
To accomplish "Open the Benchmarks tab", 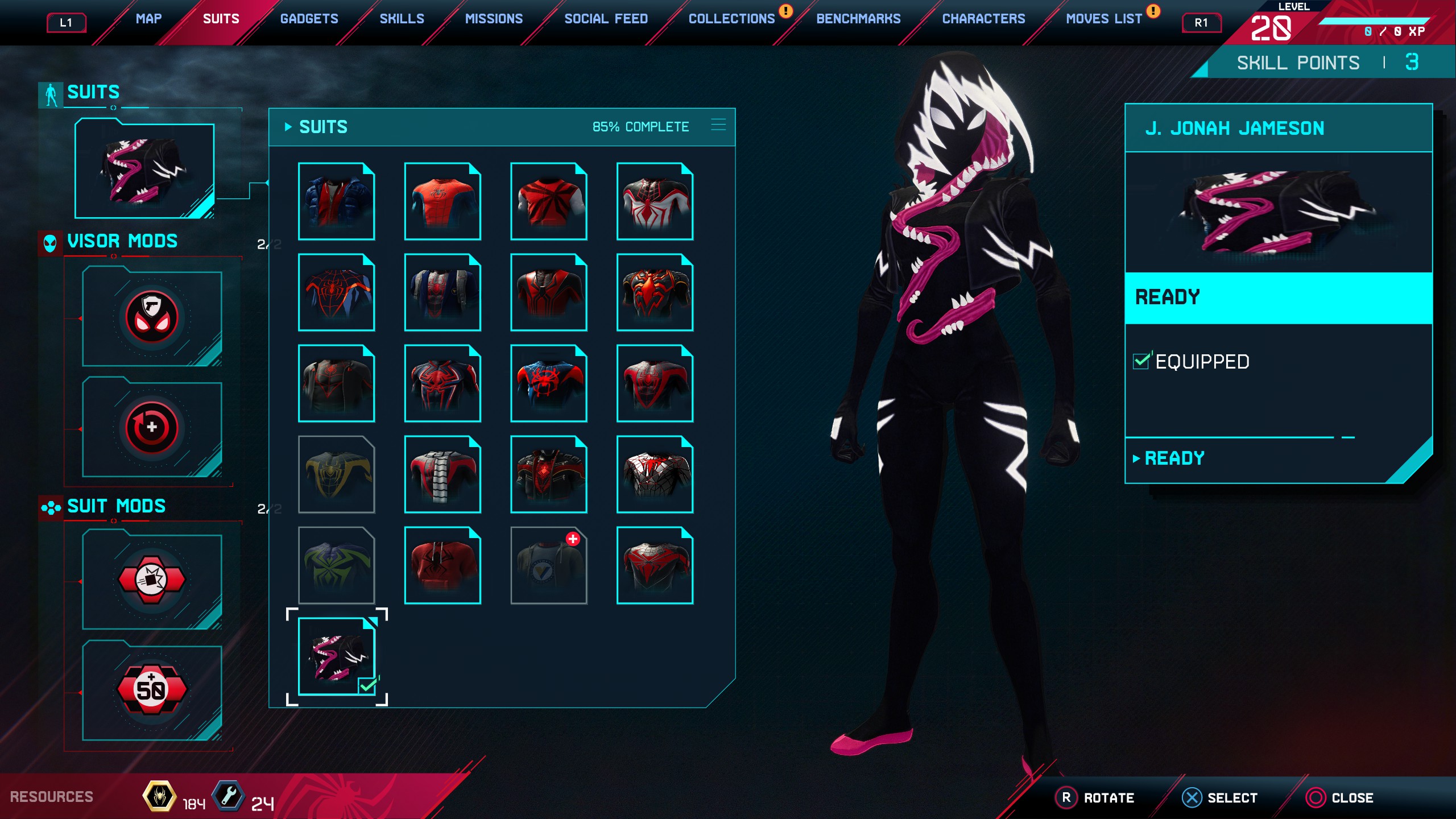I will (x=858, y=19).
